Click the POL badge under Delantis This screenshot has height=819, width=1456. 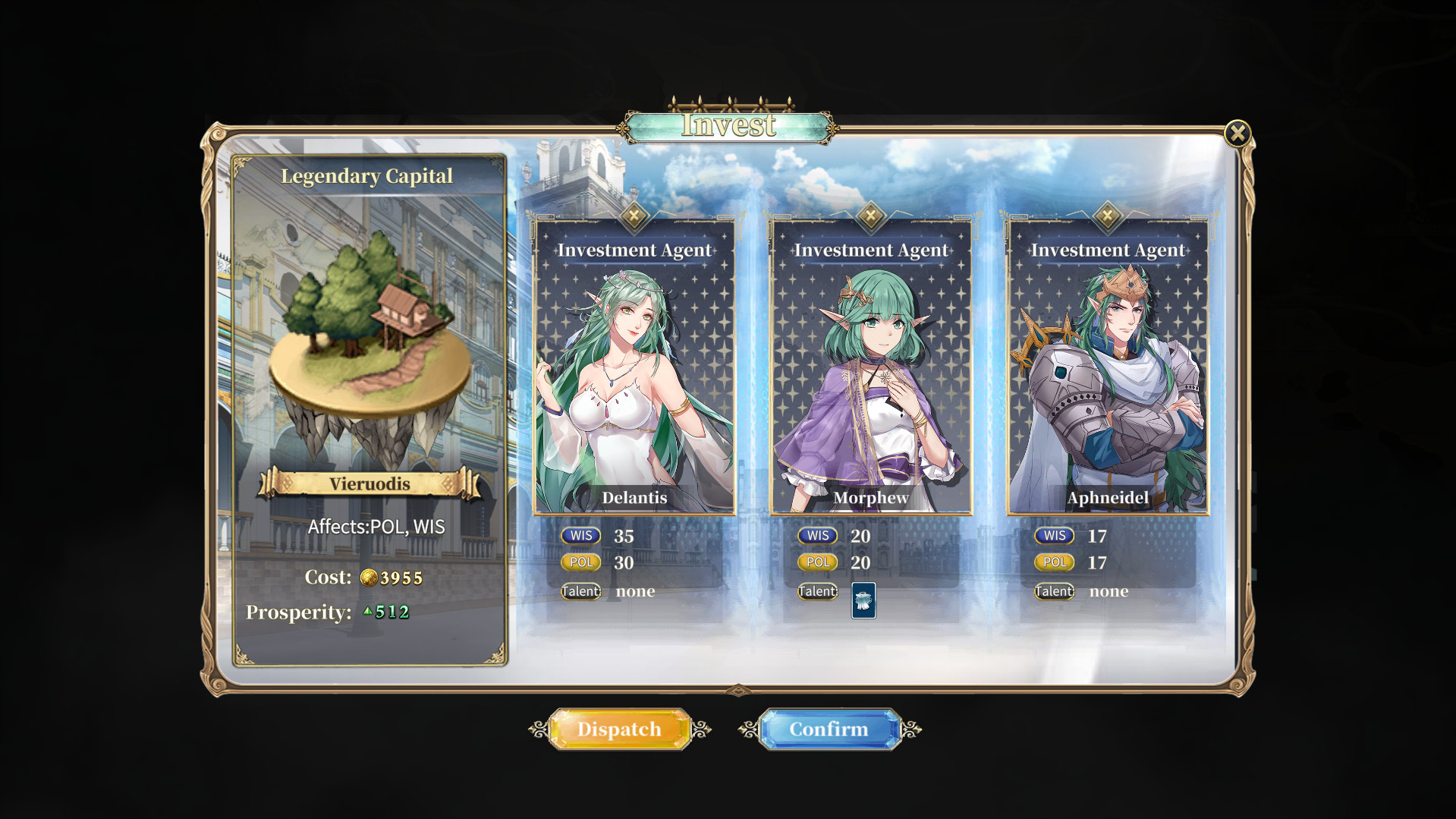pos(580,562)
